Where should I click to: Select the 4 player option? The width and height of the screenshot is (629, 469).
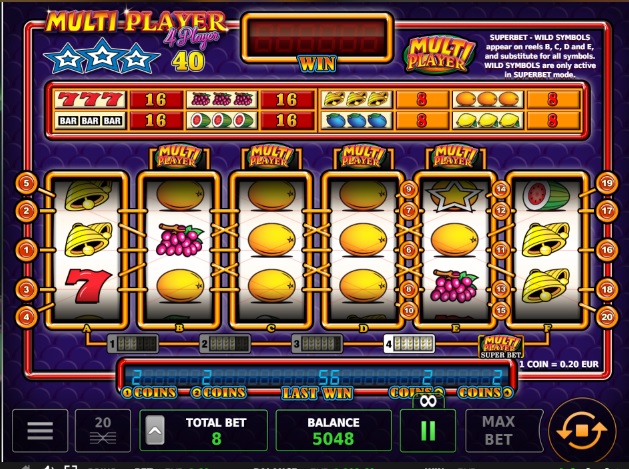[409, 344]
